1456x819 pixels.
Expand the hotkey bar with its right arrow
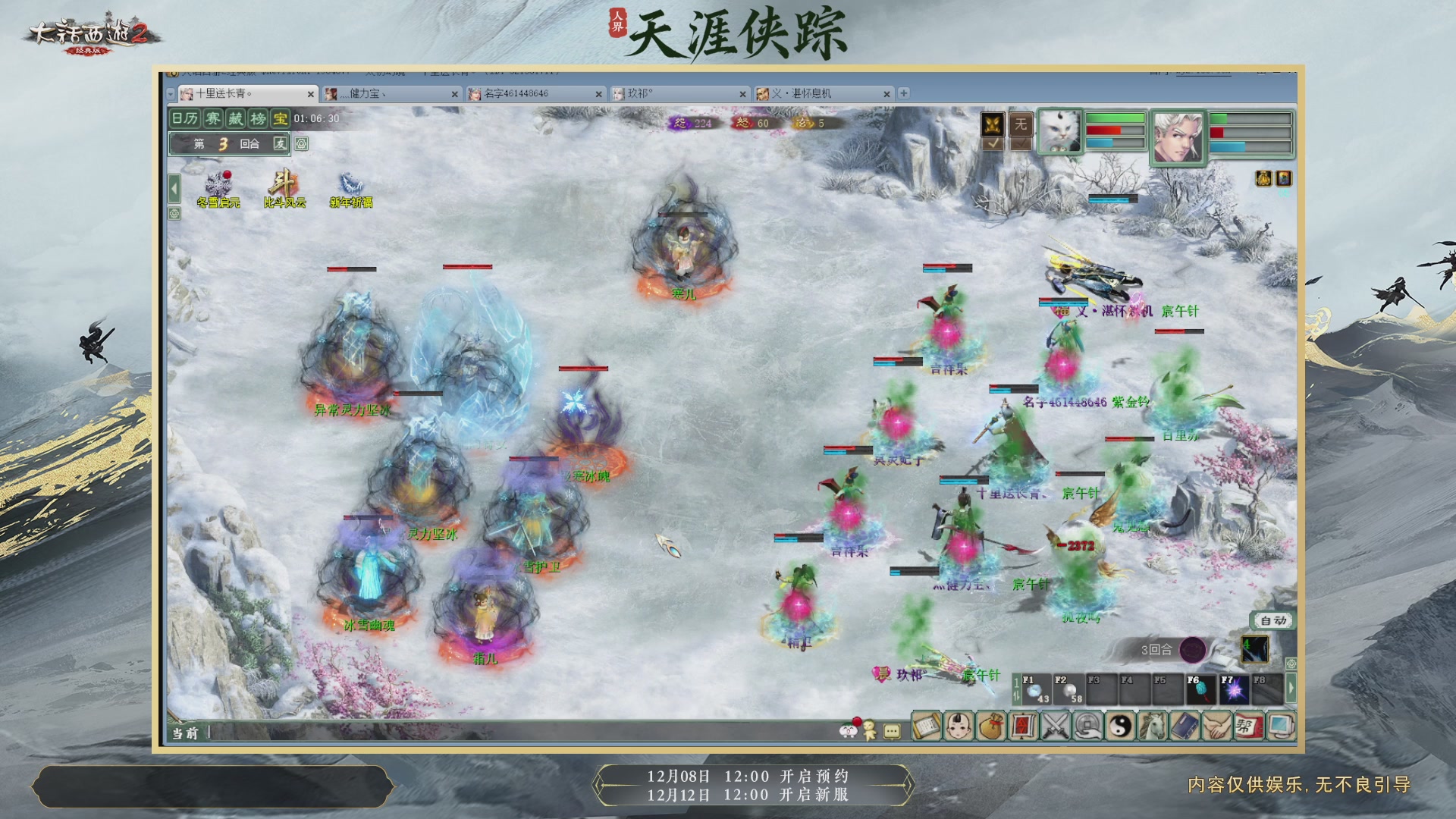click(1291, 688)
